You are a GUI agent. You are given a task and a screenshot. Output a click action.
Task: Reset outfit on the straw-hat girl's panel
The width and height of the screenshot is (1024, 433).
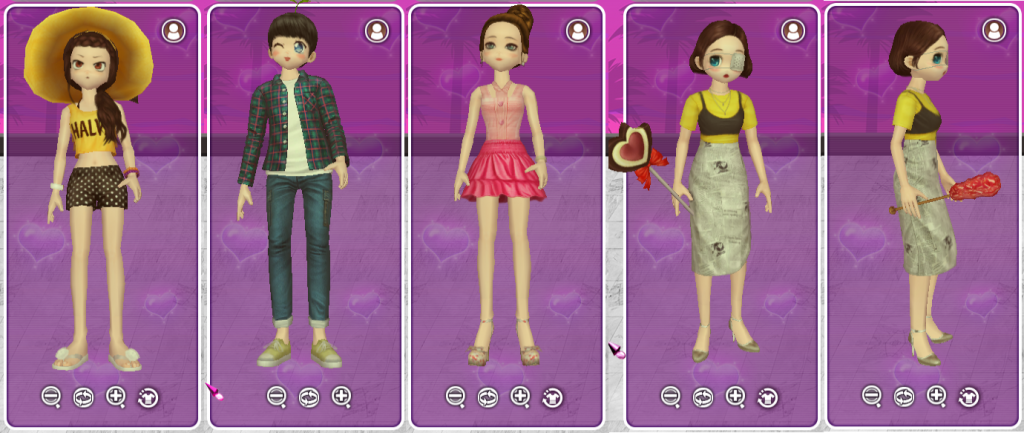pyautogui.click(x=148, y=396)
